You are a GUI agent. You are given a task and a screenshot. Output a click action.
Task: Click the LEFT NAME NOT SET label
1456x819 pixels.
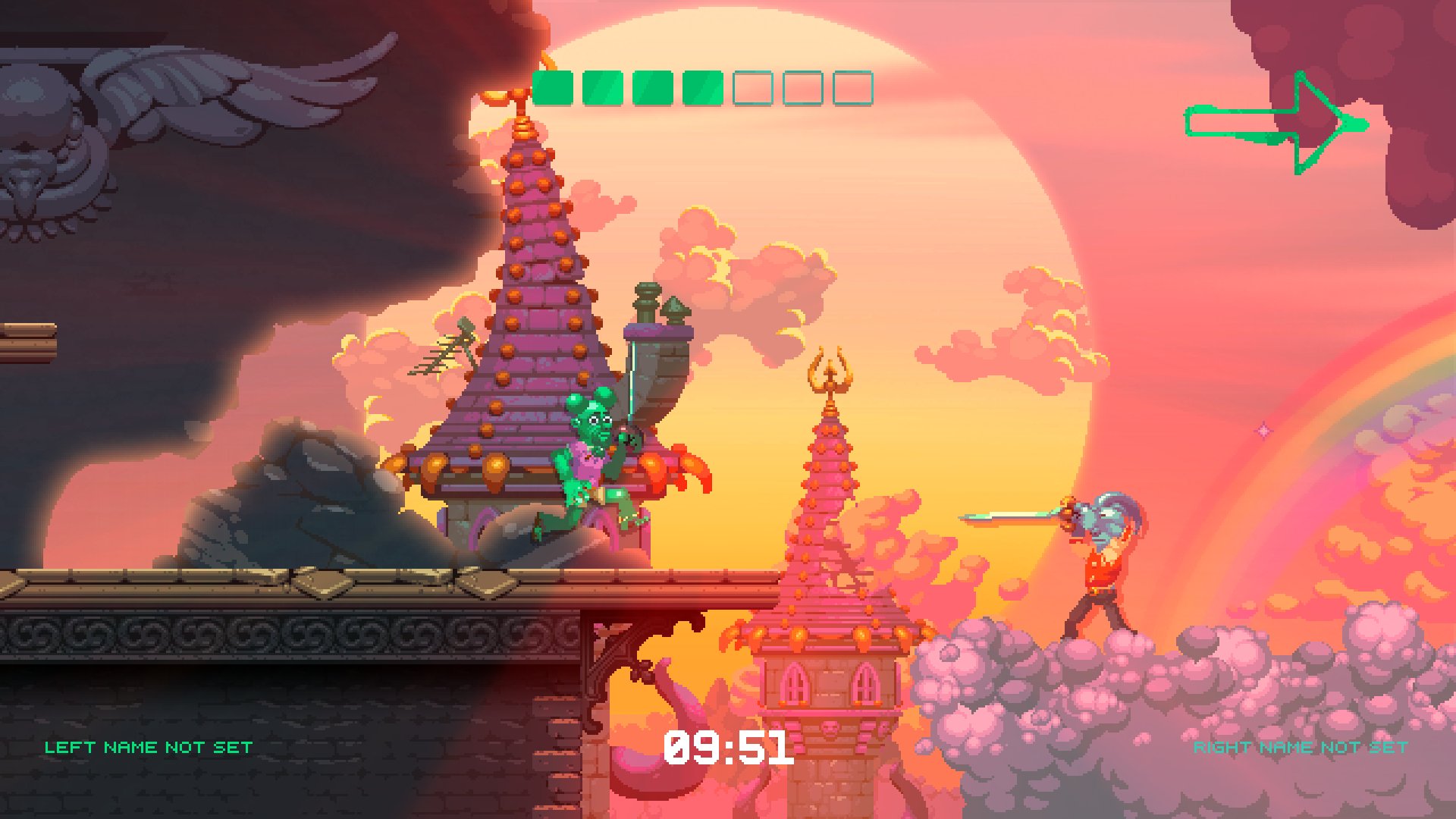(x=147, y=746)
